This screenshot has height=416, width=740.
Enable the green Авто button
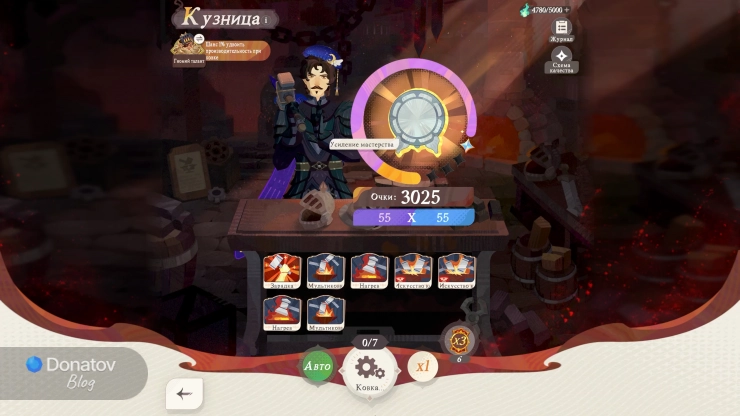(317, 366)
